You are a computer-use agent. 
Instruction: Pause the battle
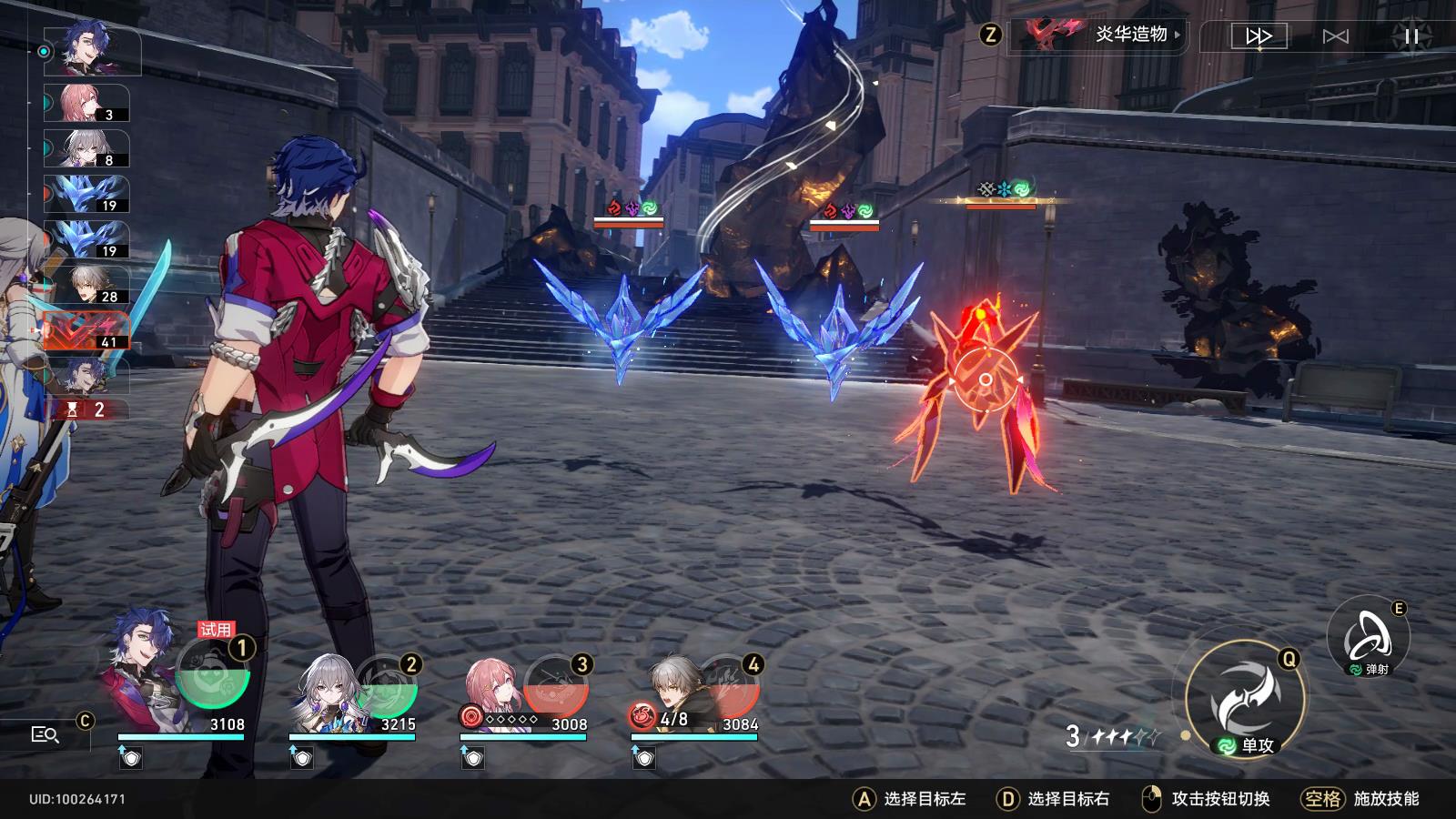click(x=1411, y=36)
